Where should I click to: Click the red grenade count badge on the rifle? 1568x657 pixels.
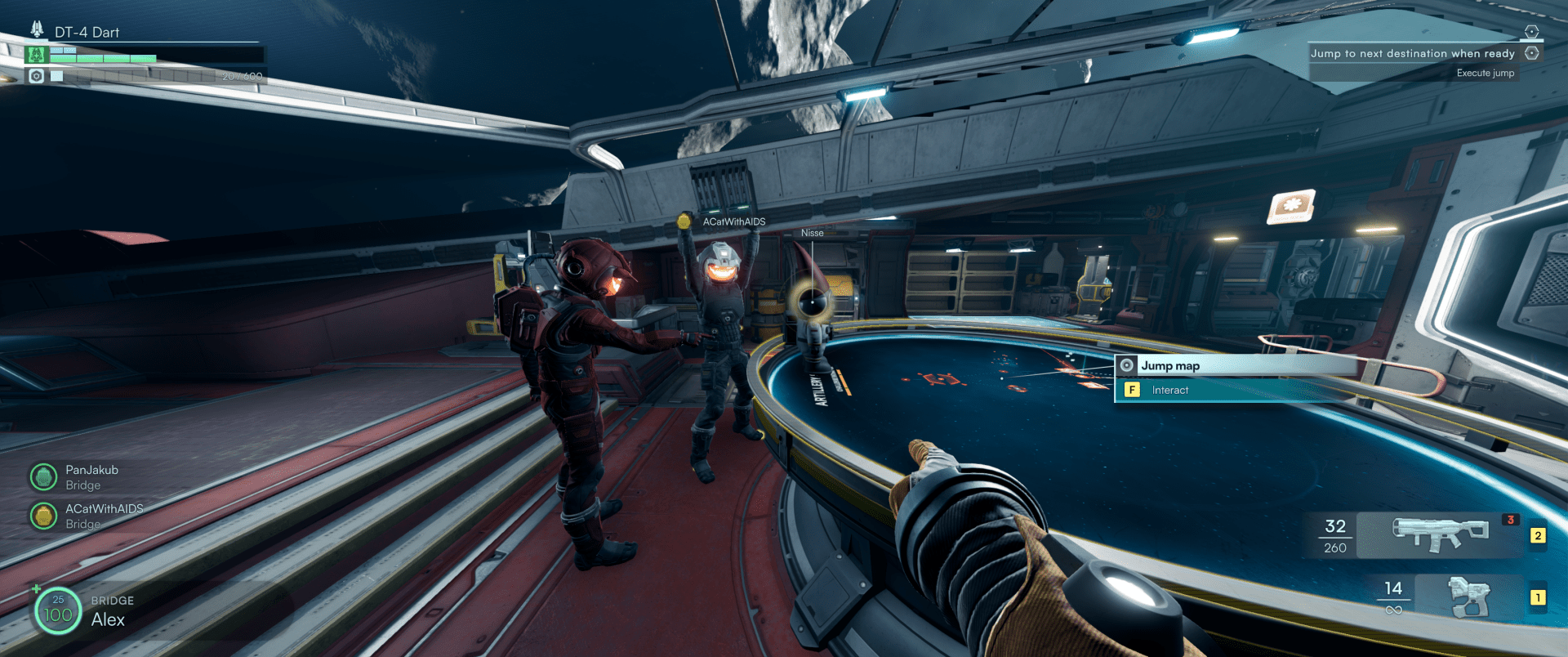point(1511,519)
